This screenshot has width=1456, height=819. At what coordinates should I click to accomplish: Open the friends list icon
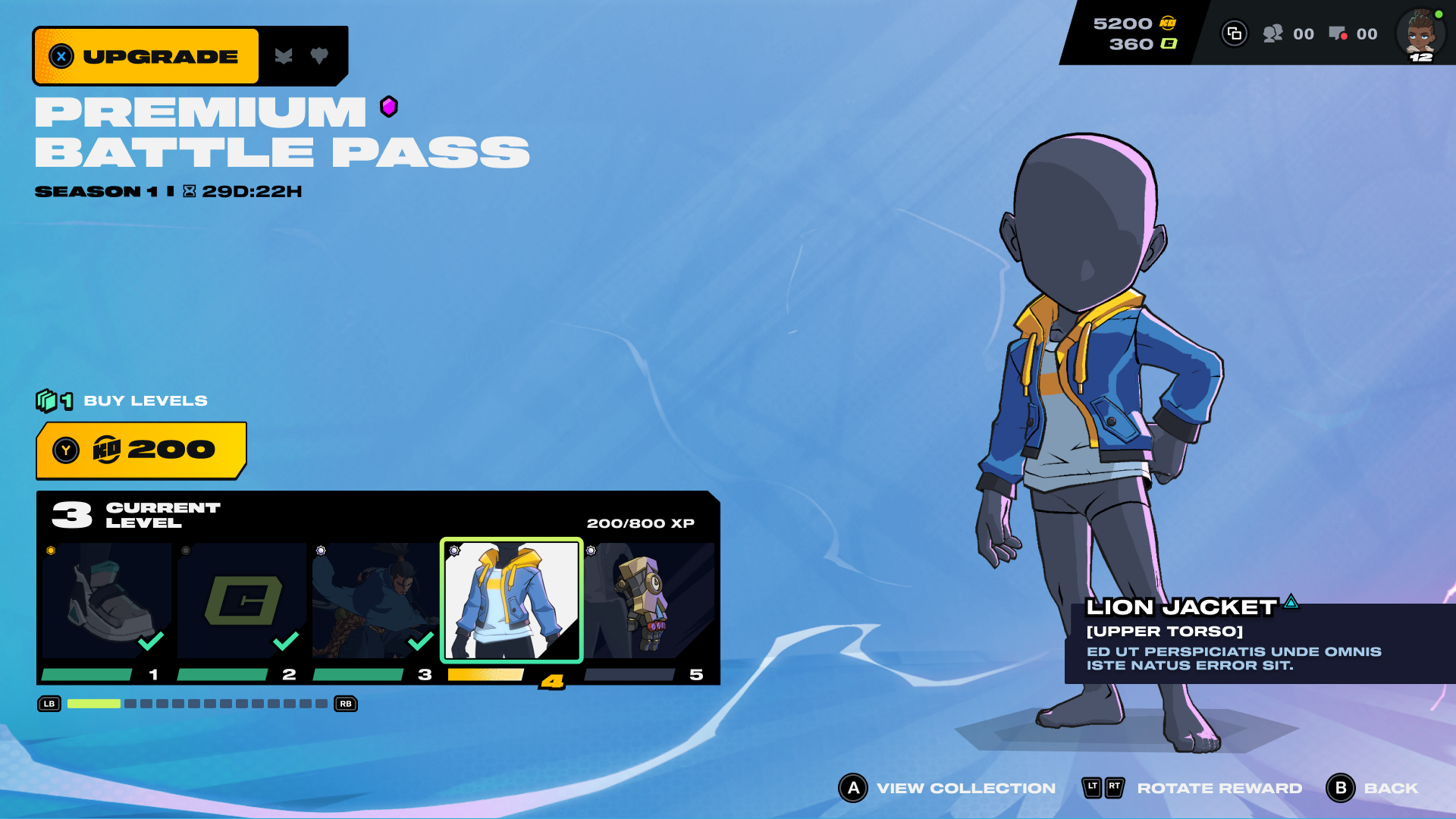click(1273, 34)
